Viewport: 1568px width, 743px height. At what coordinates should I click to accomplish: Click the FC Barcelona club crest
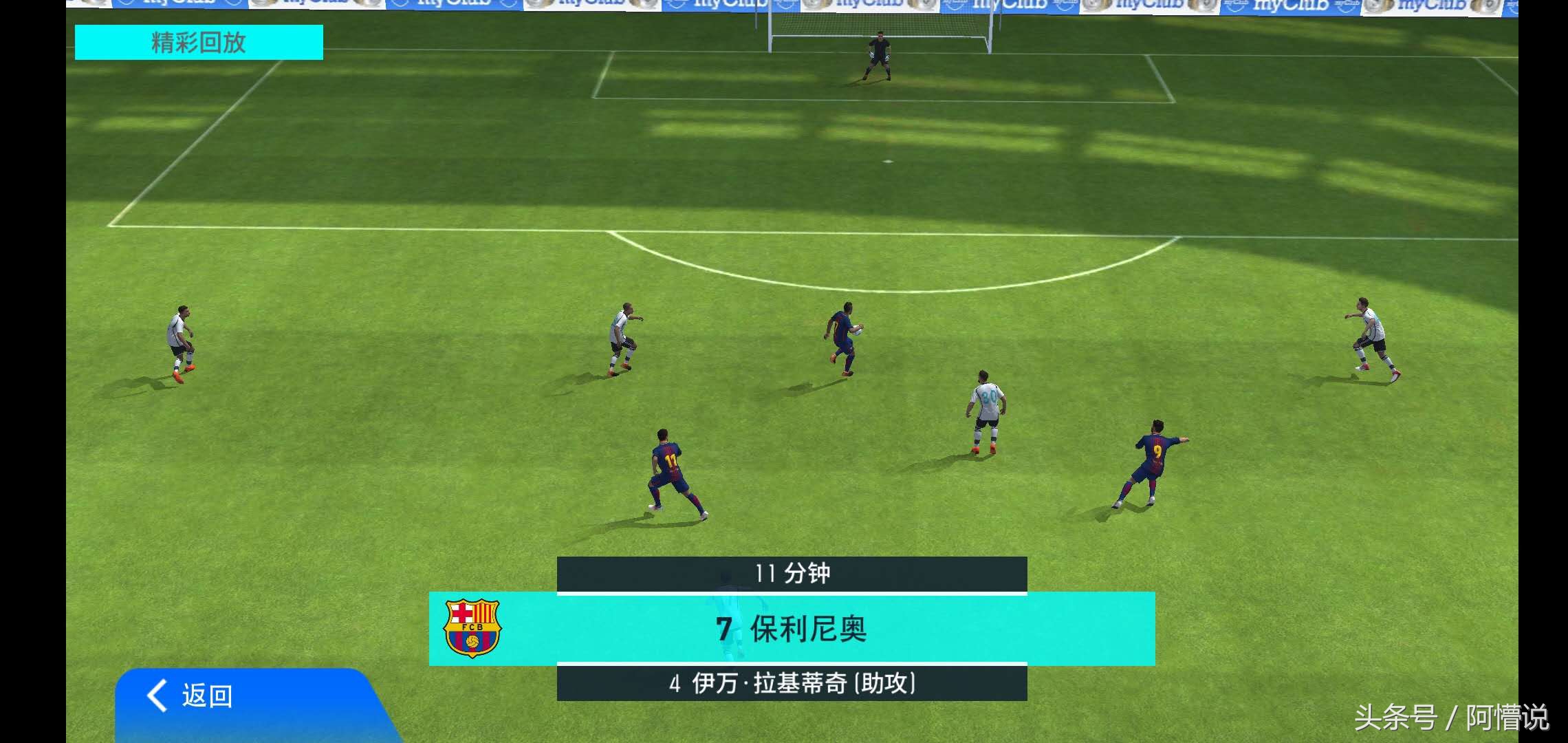[471, 628]
